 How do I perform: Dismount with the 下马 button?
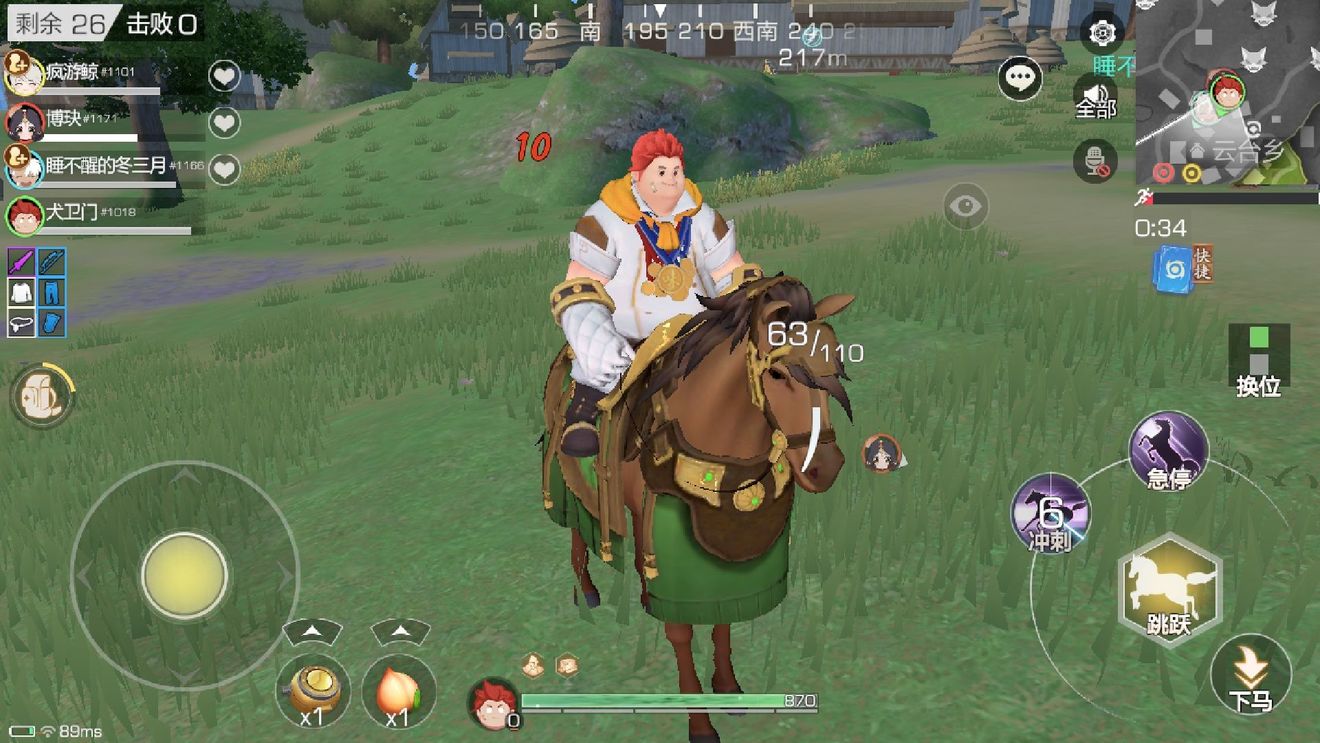[x=1250, y=675]
